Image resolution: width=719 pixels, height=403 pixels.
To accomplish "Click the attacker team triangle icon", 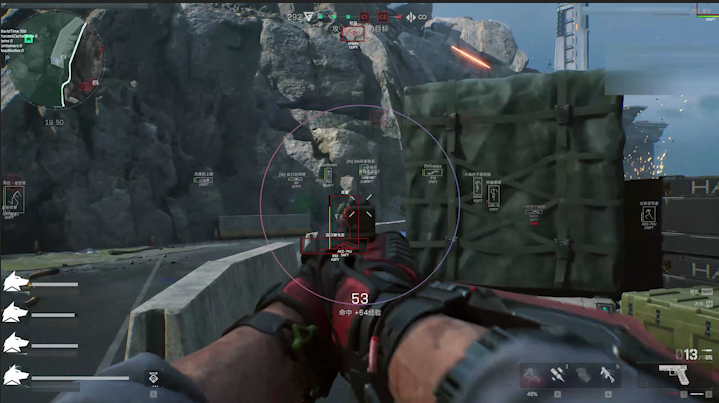I will (x=310, y=16).
